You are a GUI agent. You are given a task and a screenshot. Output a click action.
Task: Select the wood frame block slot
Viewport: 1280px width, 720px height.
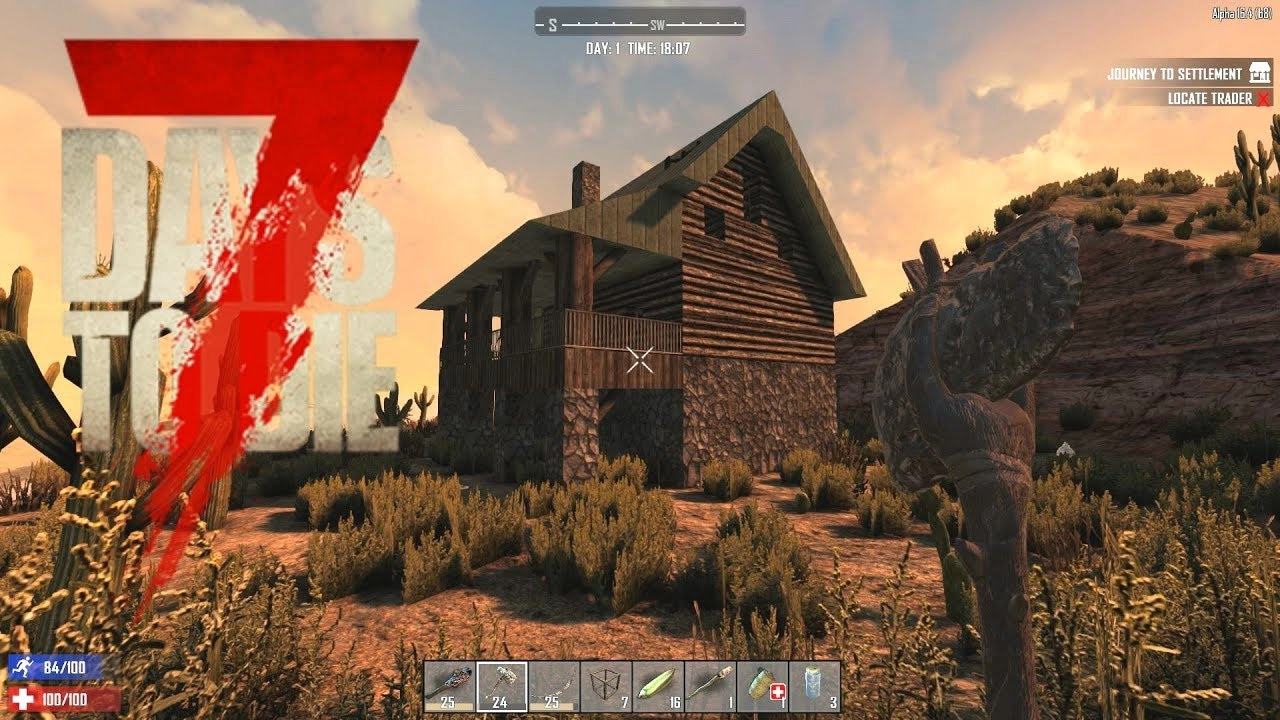pyautogui.click(x=606, y=686)
